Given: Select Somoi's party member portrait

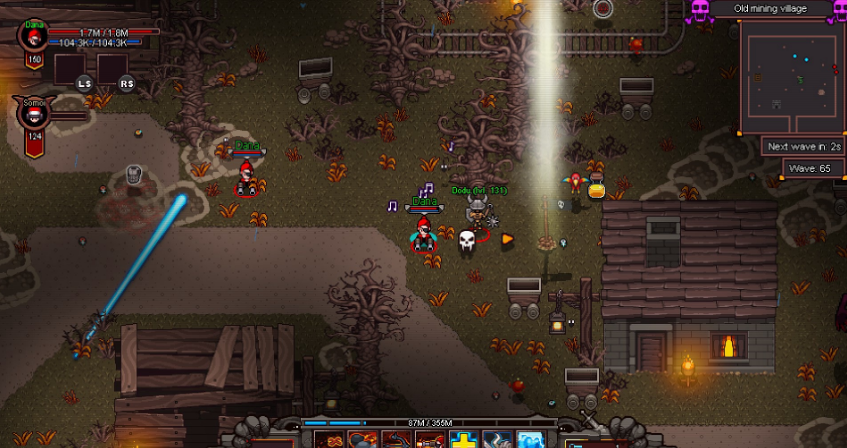Looking at the screenshot, I should (x=35, y=114).
